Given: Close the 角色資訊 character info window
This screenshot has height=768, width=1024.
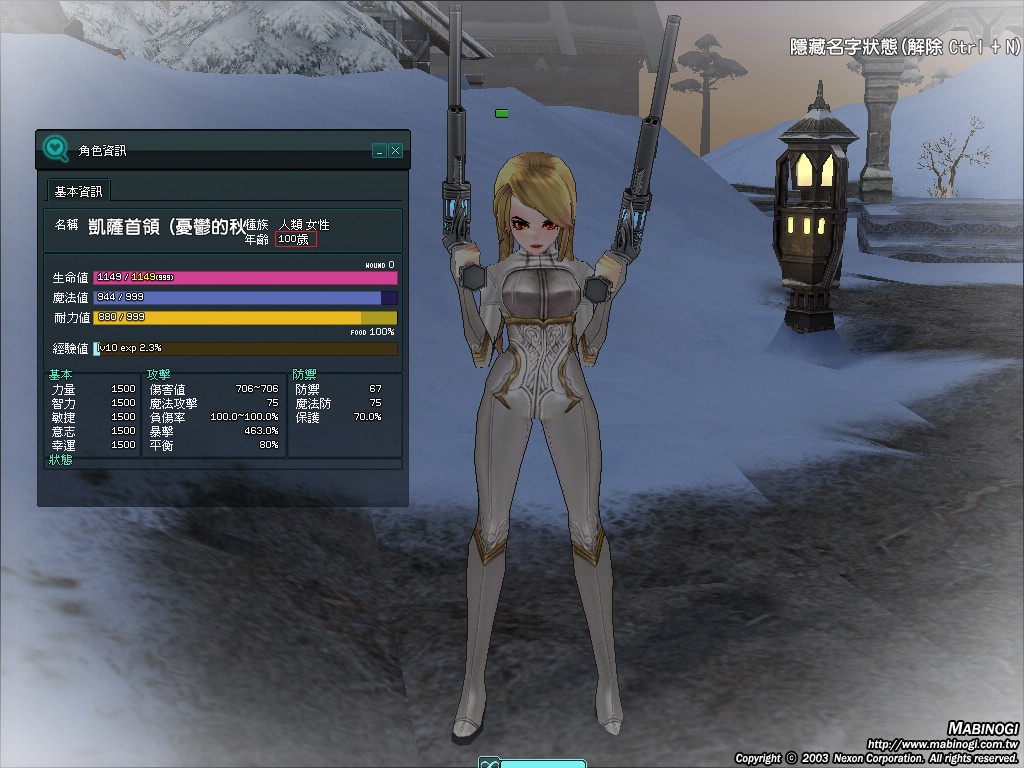Looking at the screenshot, I should 396,151.
